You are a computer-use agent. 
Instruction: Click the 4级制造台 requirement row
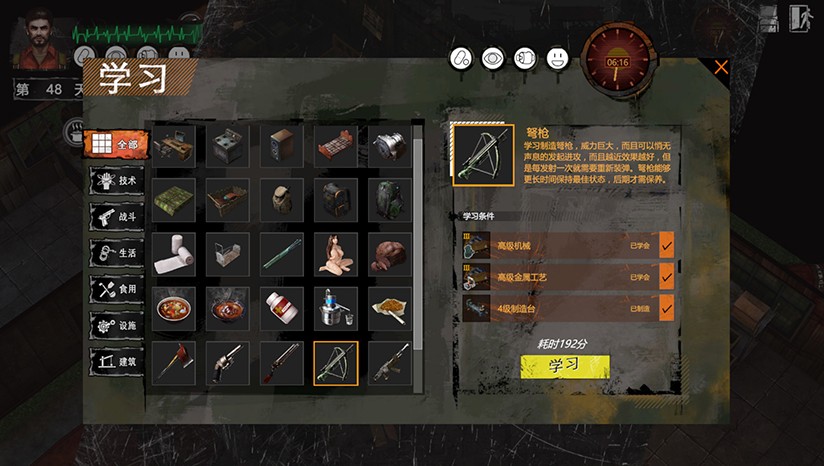pyautogui.click(x=567, y=308)
